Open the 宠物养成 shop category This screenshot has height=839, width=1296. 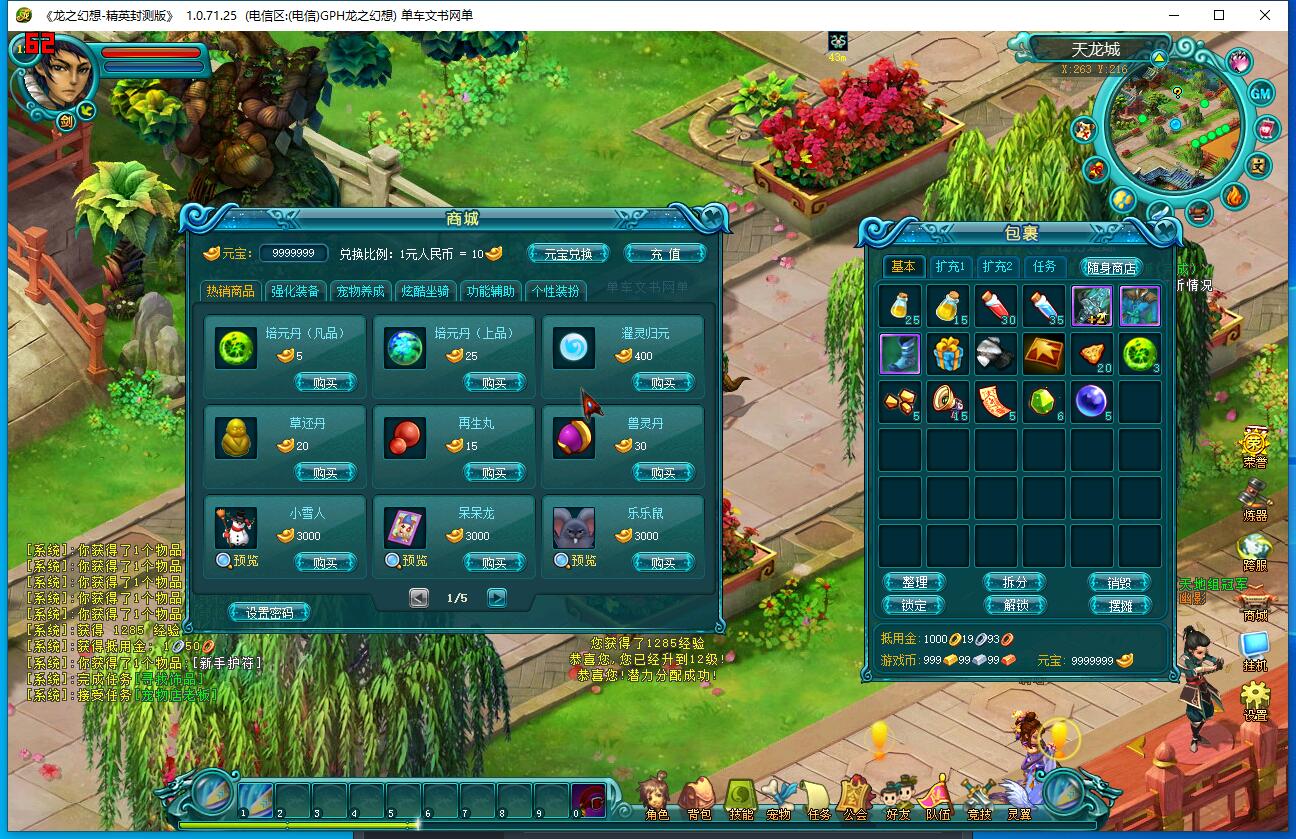click(x=360, y=291)
